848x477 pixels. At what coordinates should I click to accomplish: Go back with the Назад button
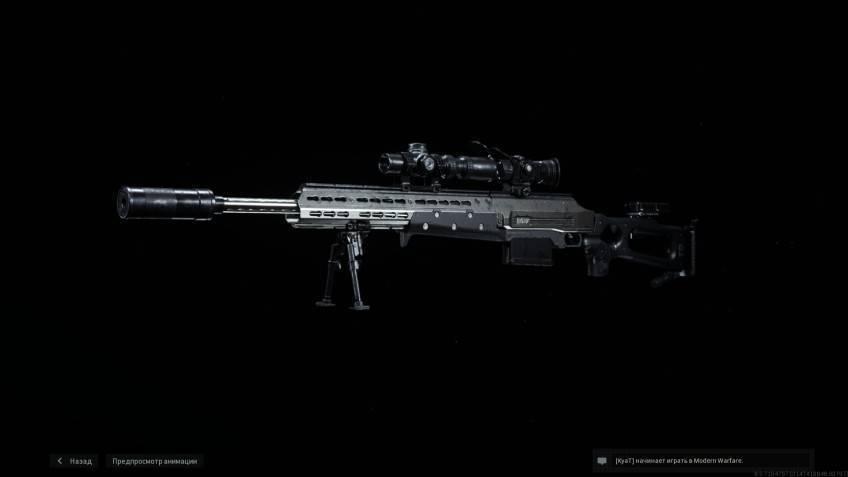[x=75, y=461]
